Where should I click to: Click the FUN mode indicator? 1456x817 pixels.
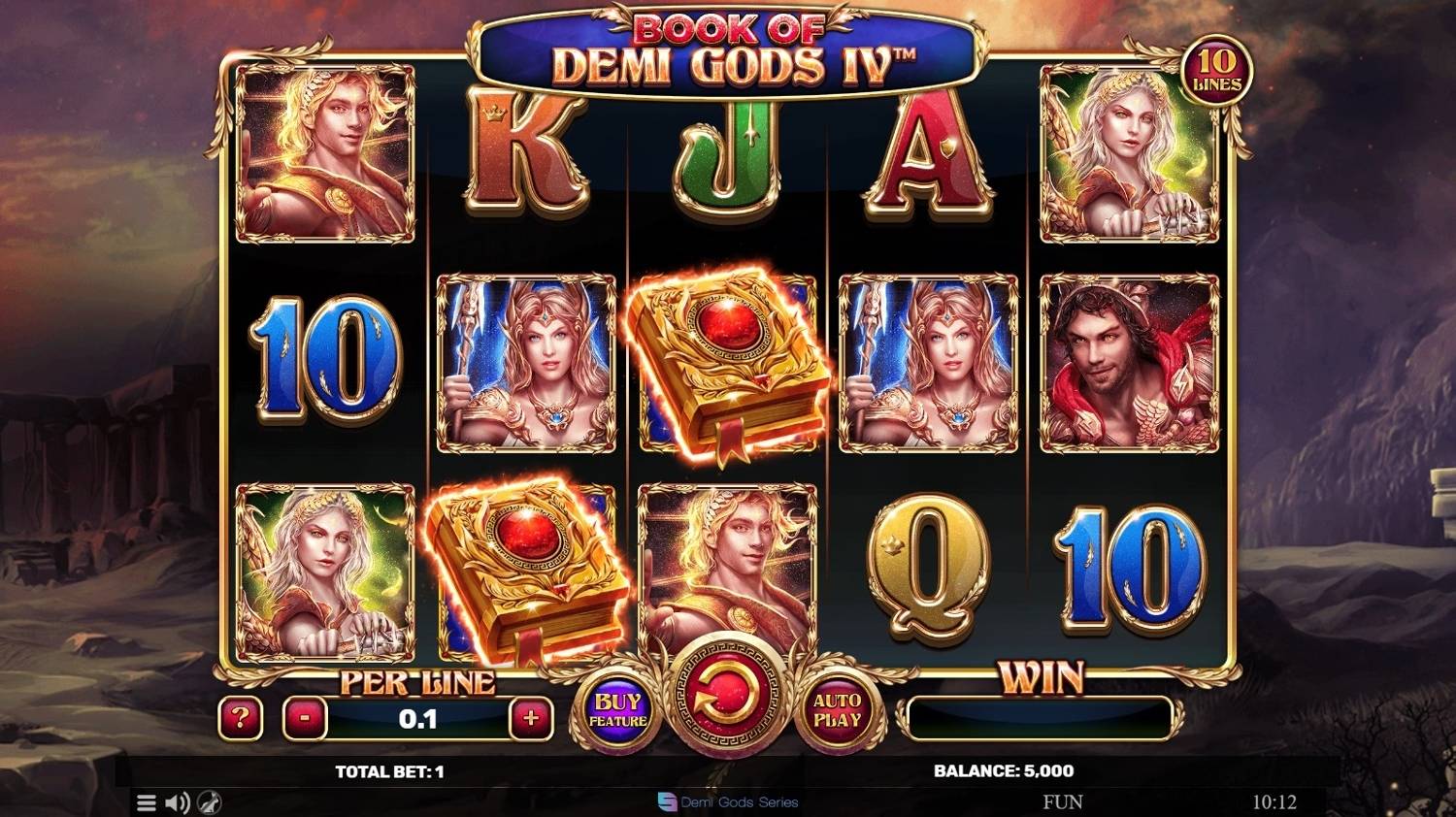[x=1064, y=801]
